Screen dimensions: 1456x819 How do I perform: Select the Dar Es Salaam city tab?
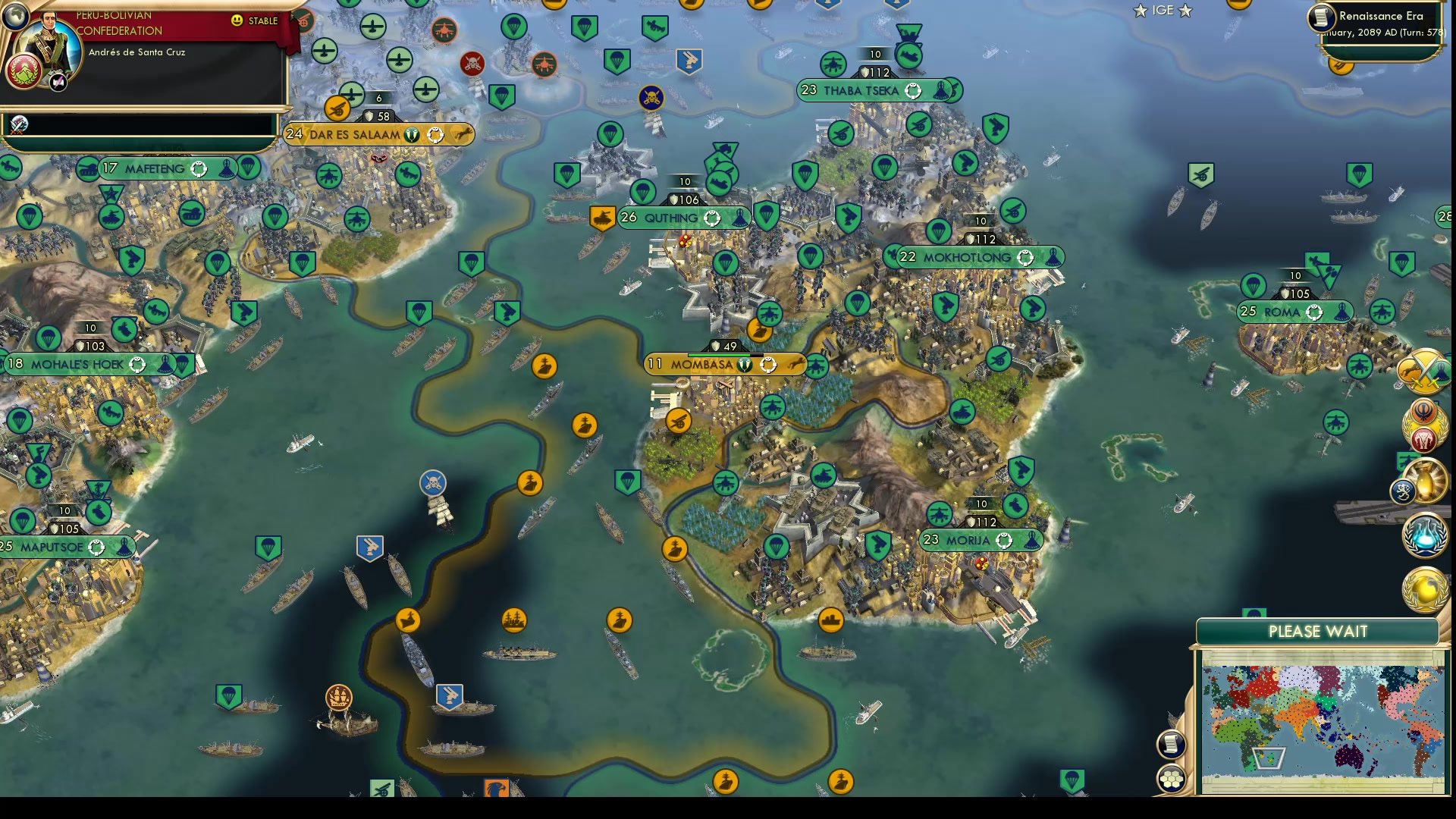378,134
